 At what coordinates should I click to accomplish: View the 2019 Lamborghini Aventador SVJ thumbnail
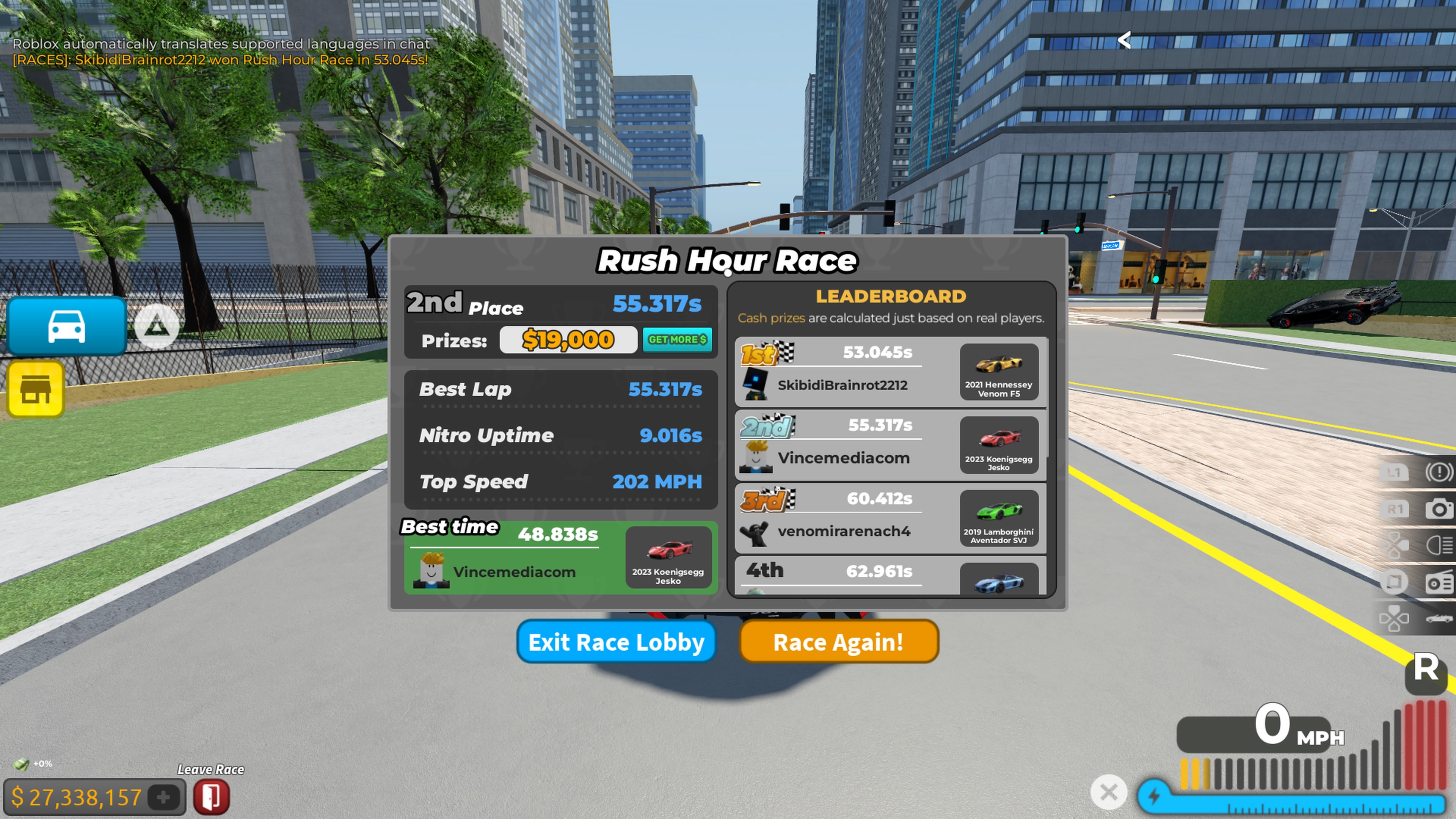[x=999, y=518]
